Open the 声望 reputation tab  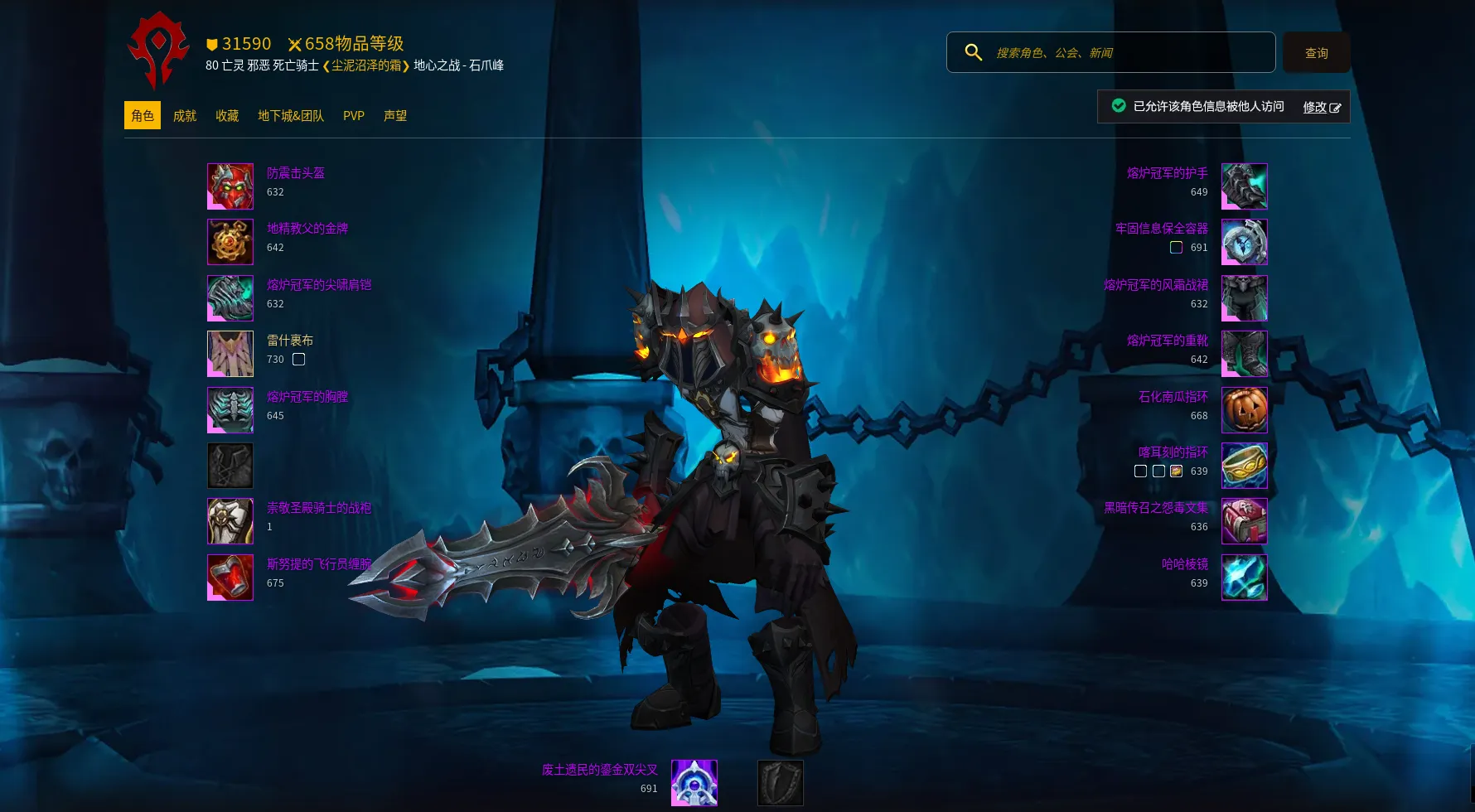coord(395,116)
